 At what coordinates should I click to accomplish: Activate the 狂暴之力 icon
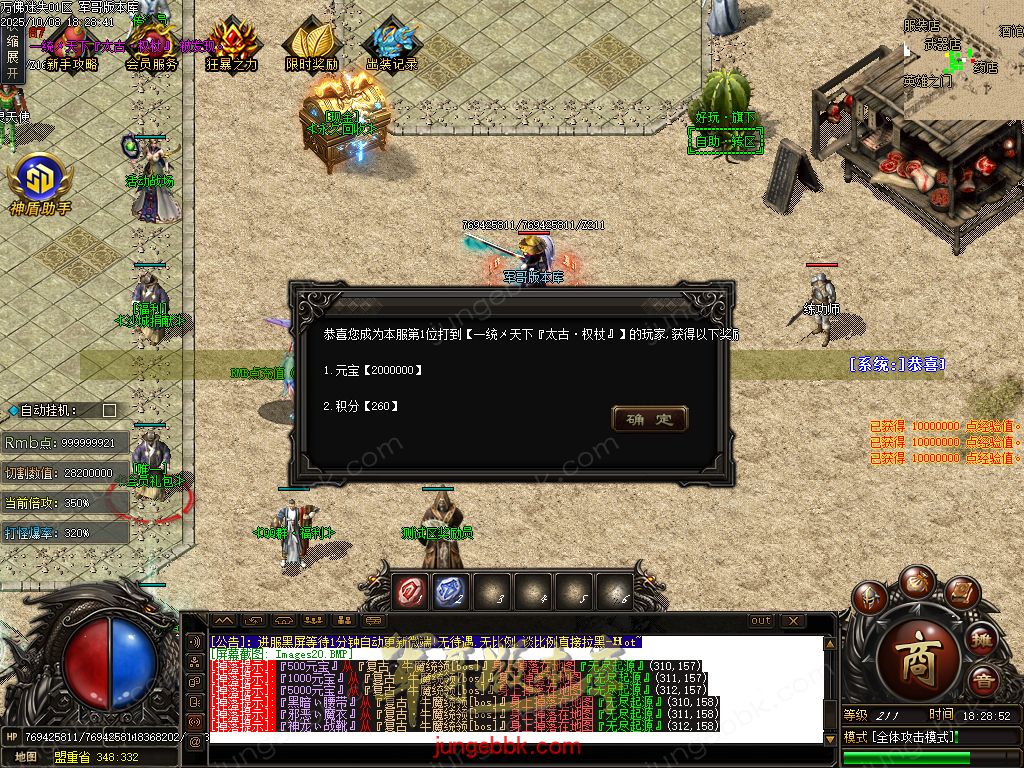click(x=232, y=45)
